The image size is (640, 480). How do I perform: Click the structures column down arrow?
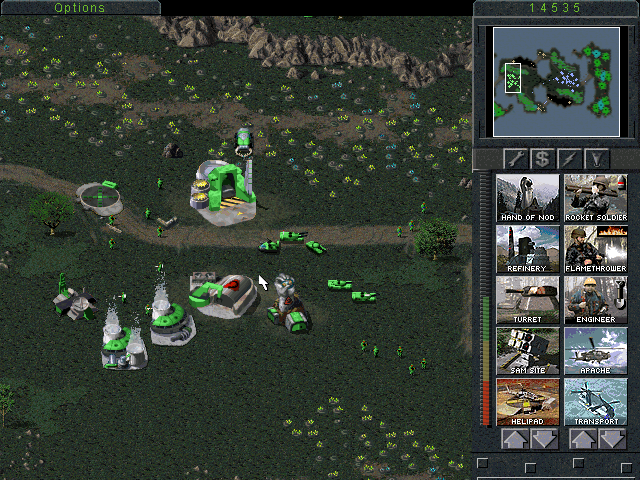point(543,439)
